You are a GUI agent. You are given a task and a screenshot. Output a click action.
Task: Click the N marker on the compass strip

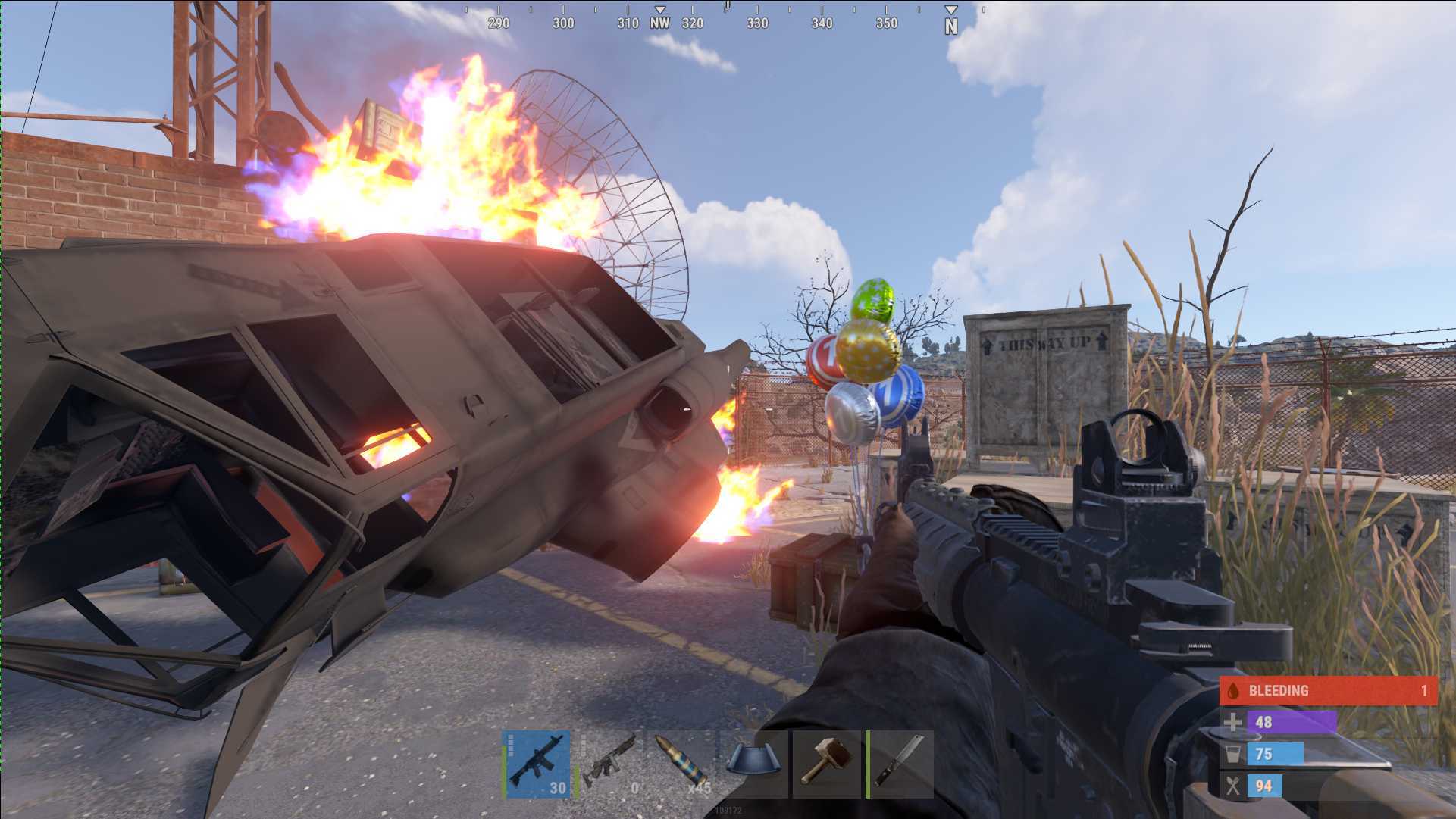point(950,23)
